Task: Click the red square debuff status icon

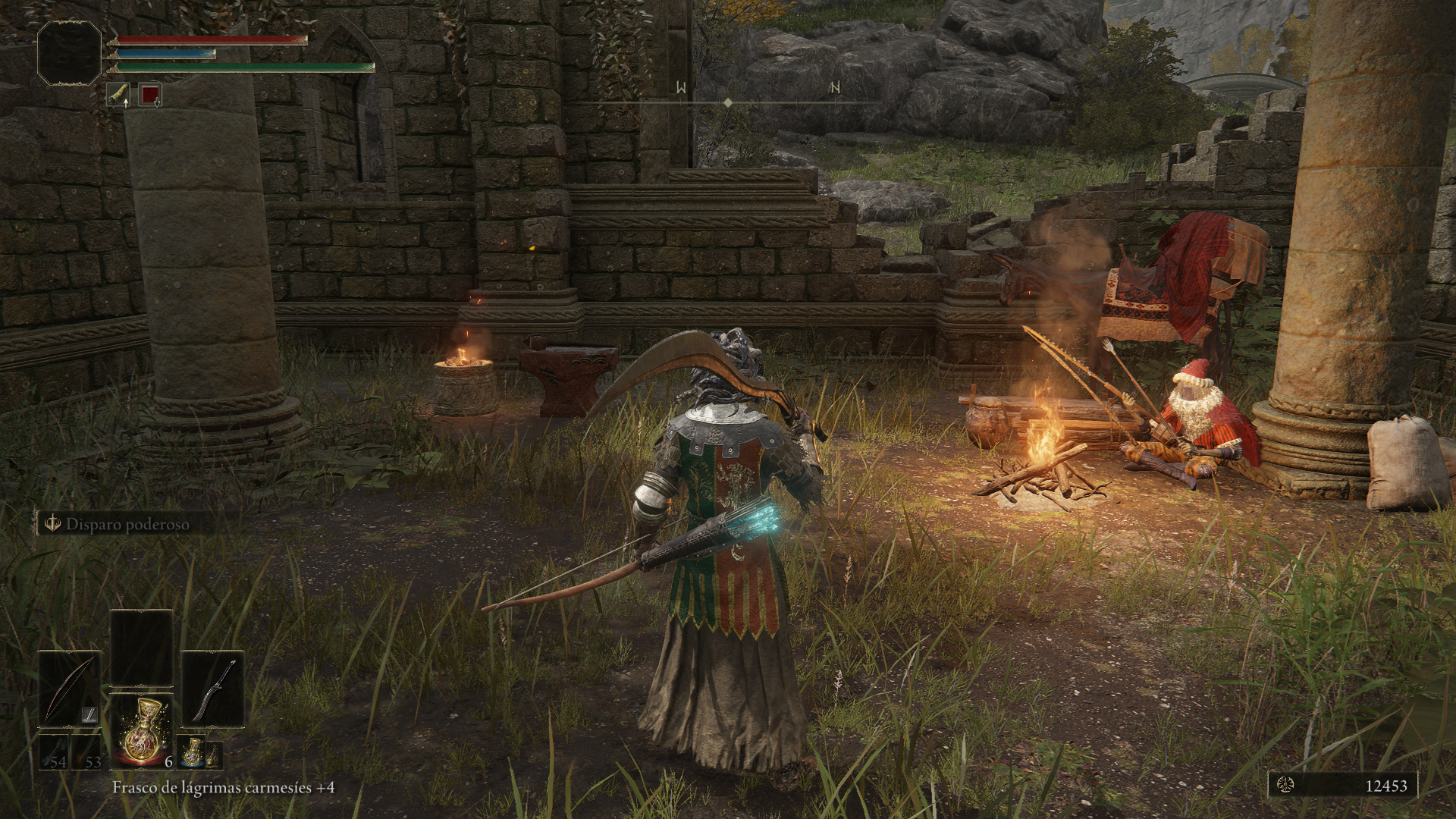Action: click(150, 95)
